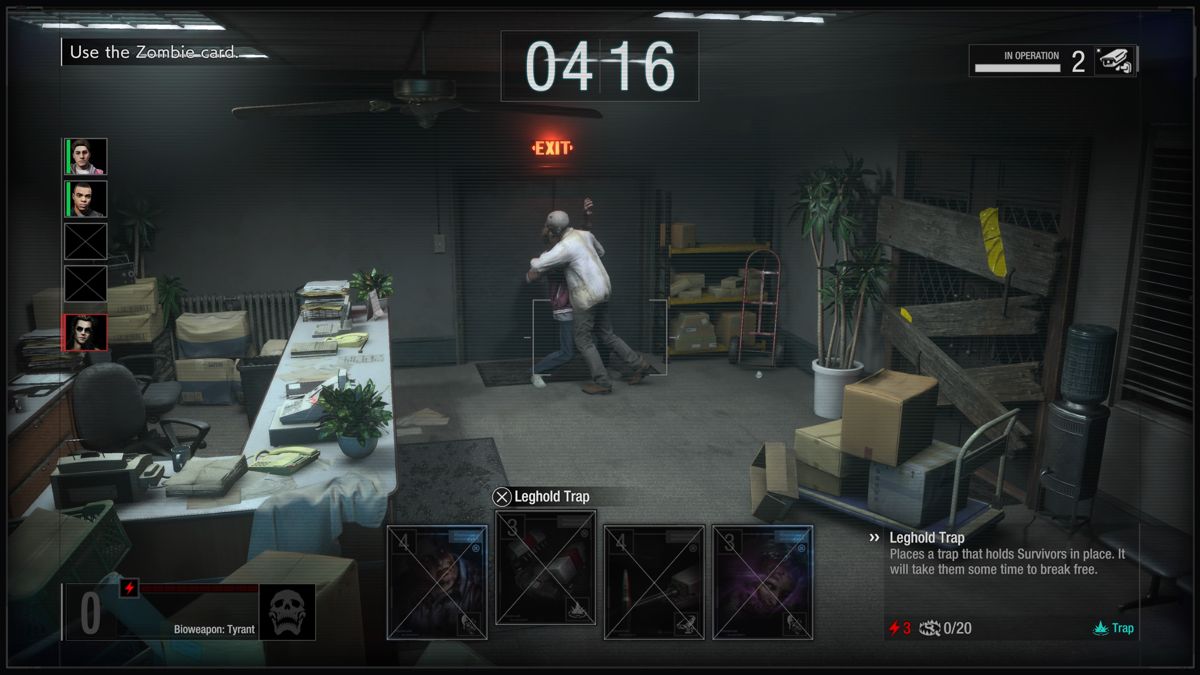This screenshot has width=1200, height=675.
Task: Select the Leghold Trap card
Action: point(546,567)
